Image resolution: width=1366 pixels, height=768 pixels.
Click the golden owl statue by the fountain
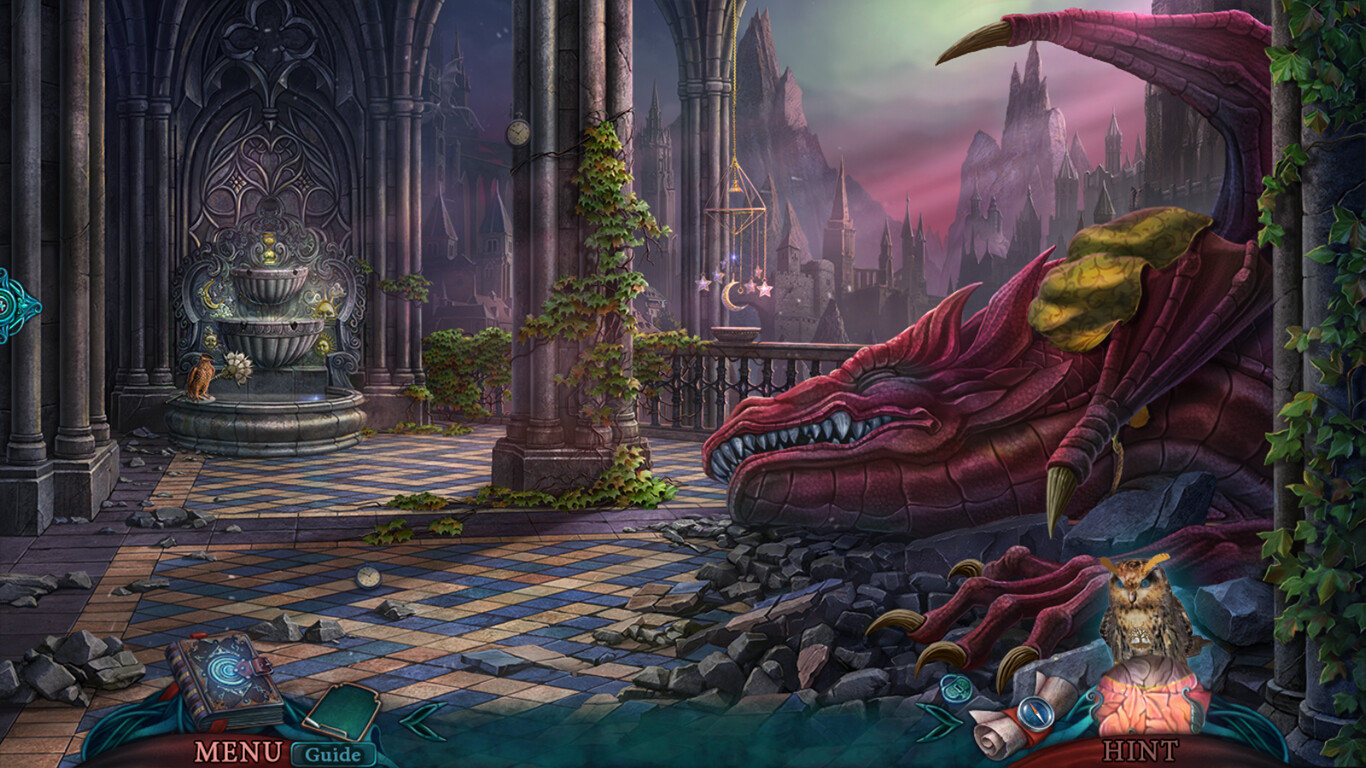tap(199, 375)
